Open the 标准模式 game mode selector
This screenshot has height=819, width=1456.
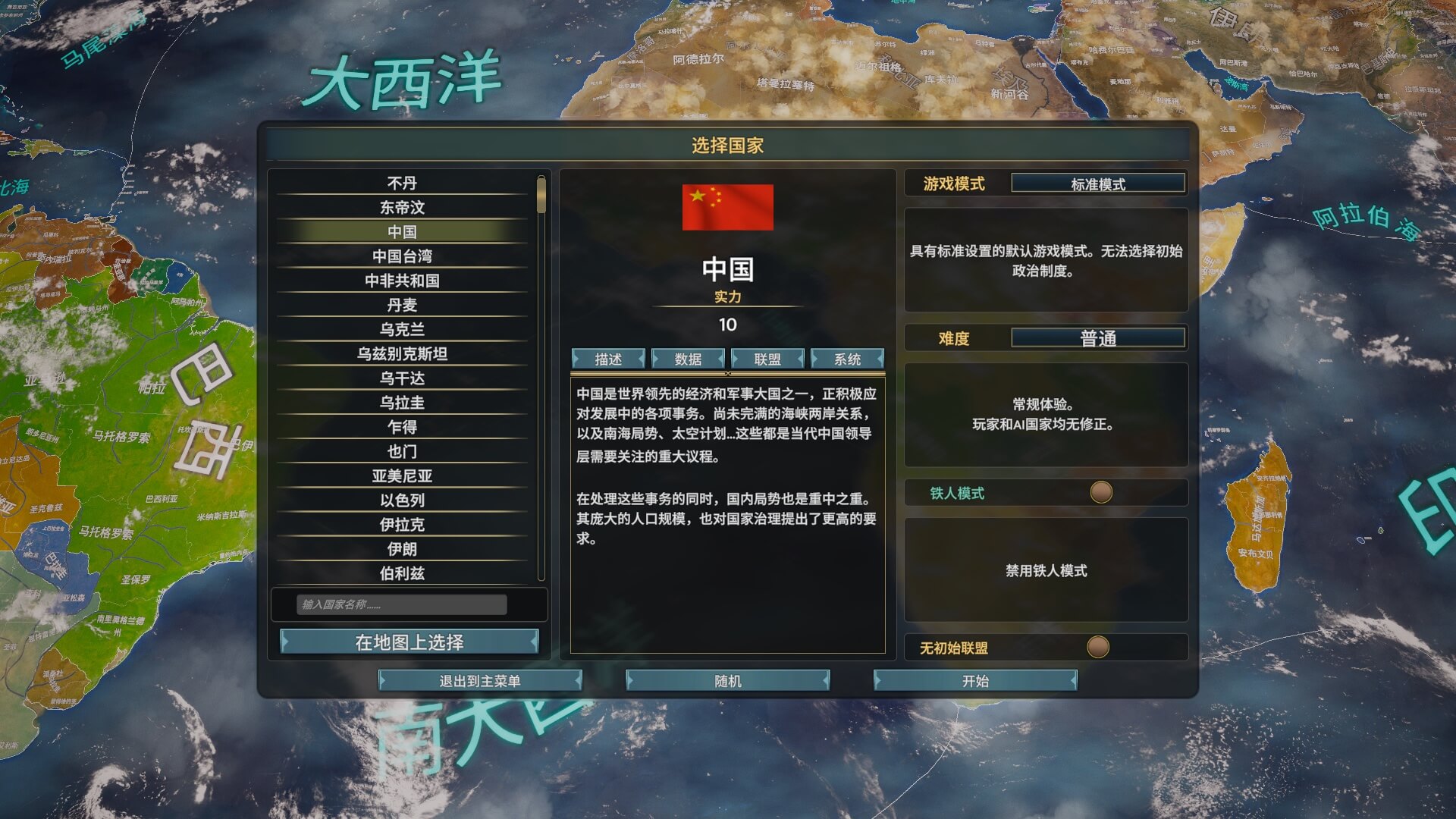coord(1098,184)
